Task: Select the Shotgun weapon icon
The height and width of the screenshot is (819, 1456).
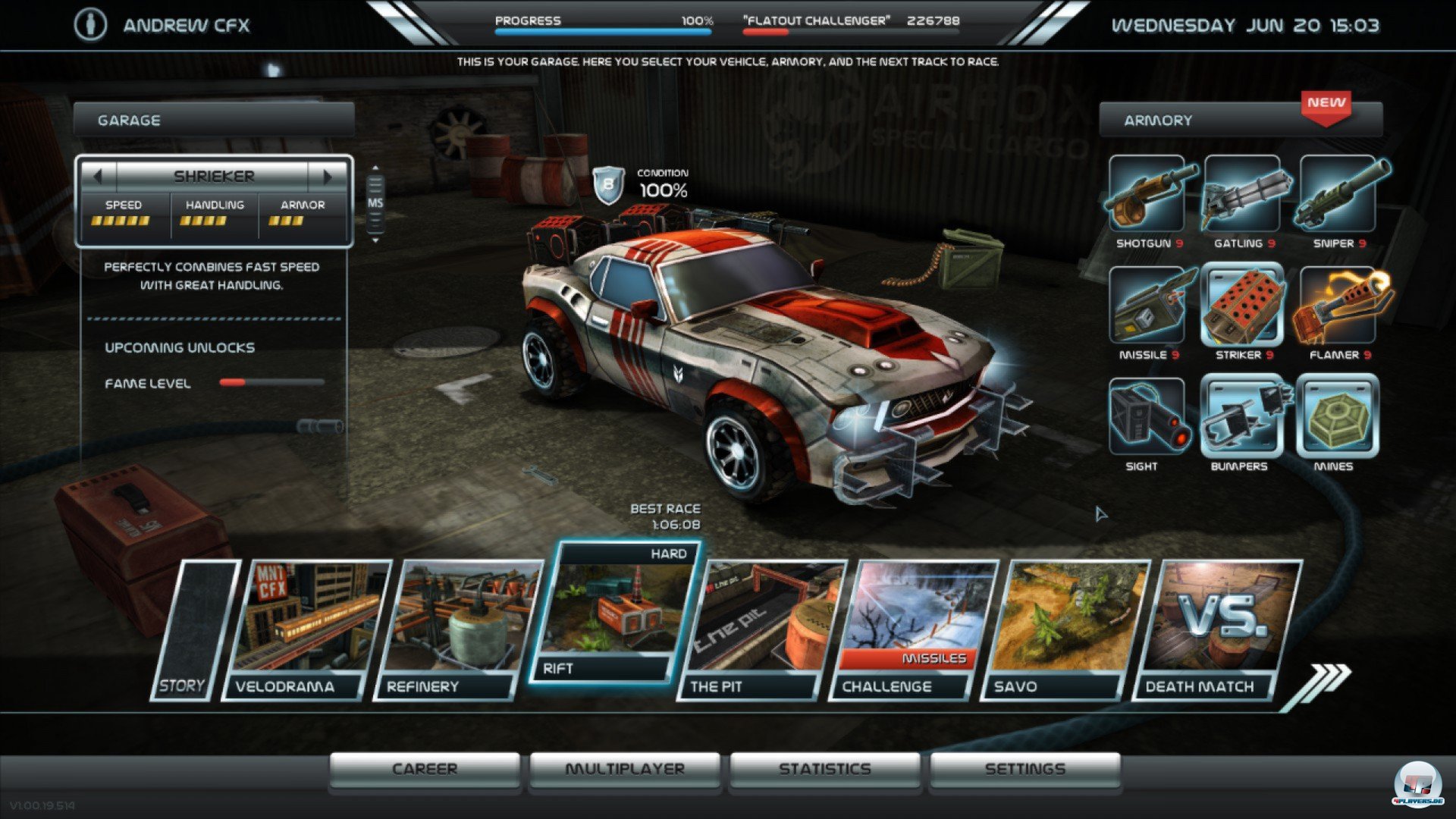Action: 1147,194
